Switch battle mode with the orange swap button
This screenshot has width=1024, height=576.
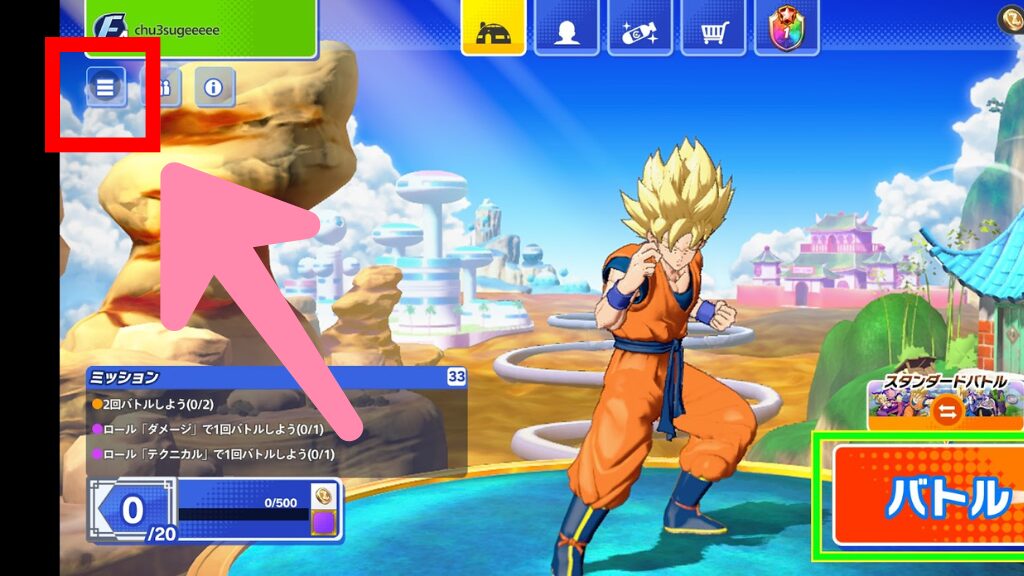(948, 410)
